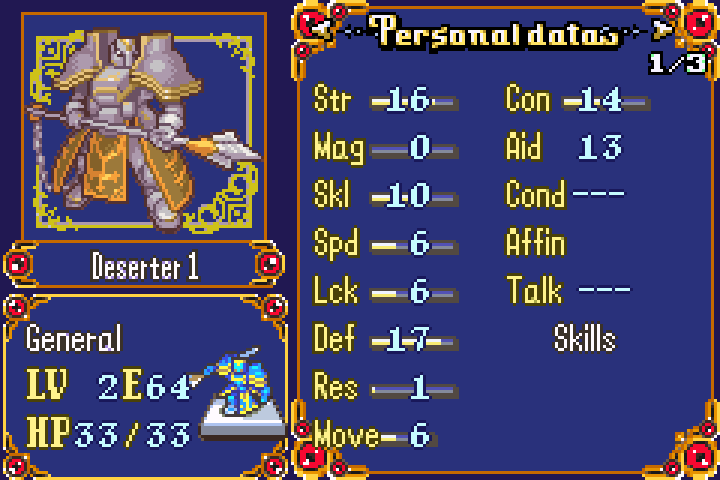Click the Deserter 1 name plate
The width and height of the screenshot is (720, 480).
click(x=144, y=266)
